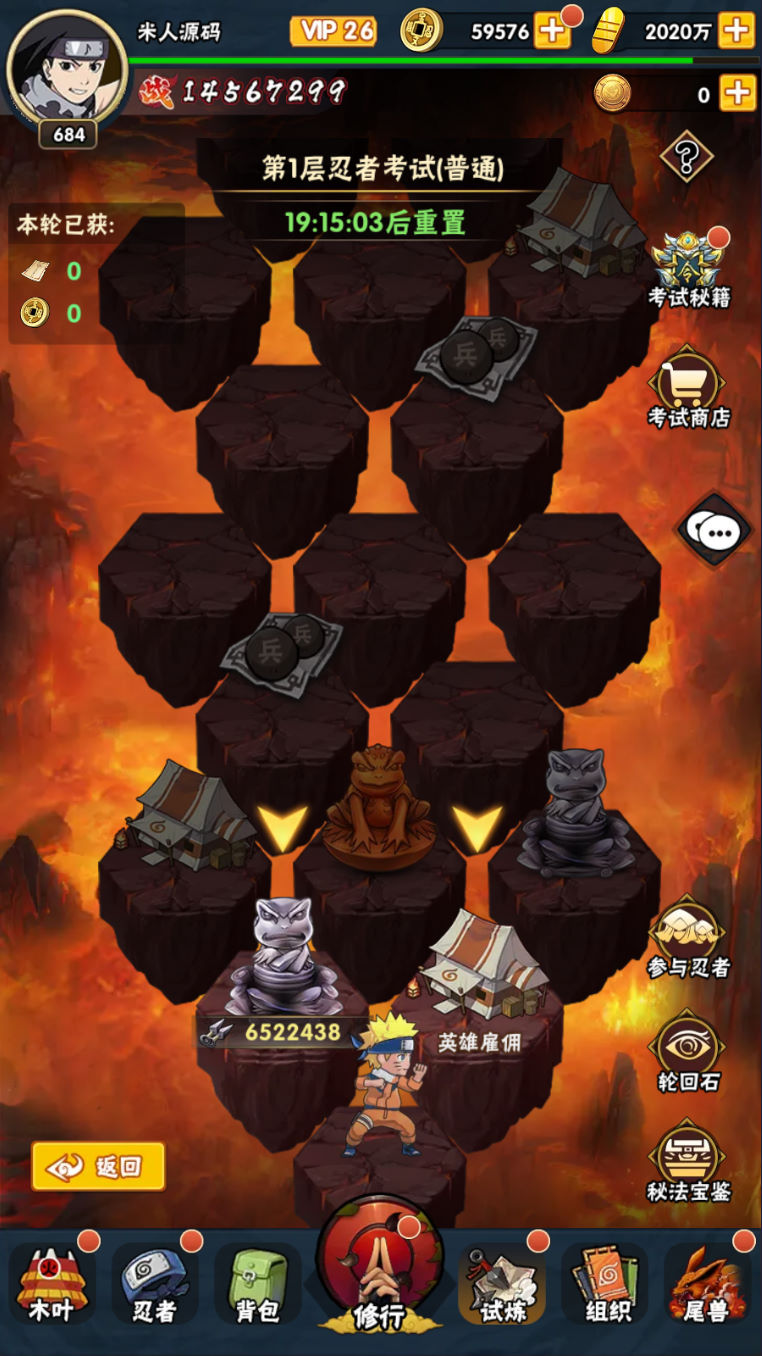Add more copper coins with plus button
This screenshot has width=762, height=1356.
click(x=552, y=32)
